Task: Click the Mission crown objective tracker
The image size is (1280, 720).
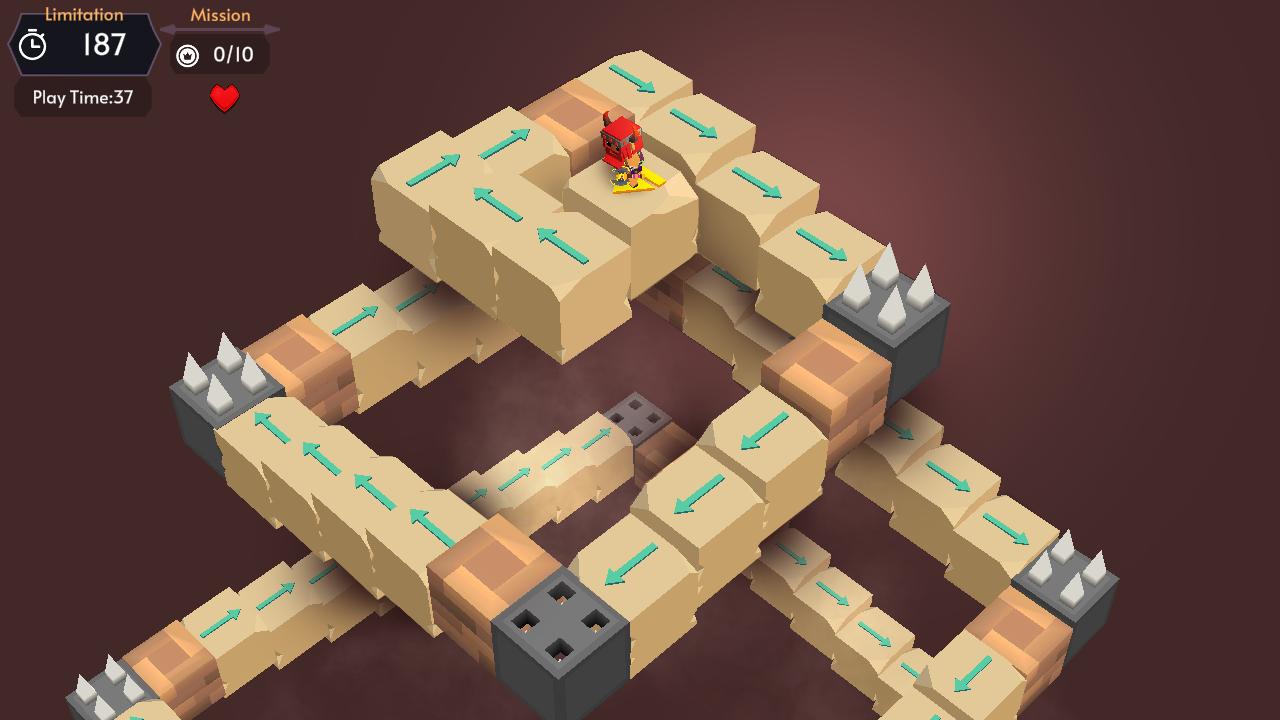Action: (x=217, y=55)
